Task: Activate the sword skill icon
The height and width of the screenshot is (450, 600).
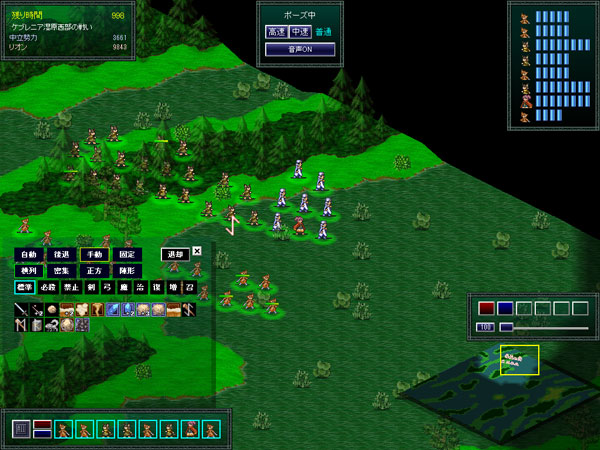Action: (21, 310)
